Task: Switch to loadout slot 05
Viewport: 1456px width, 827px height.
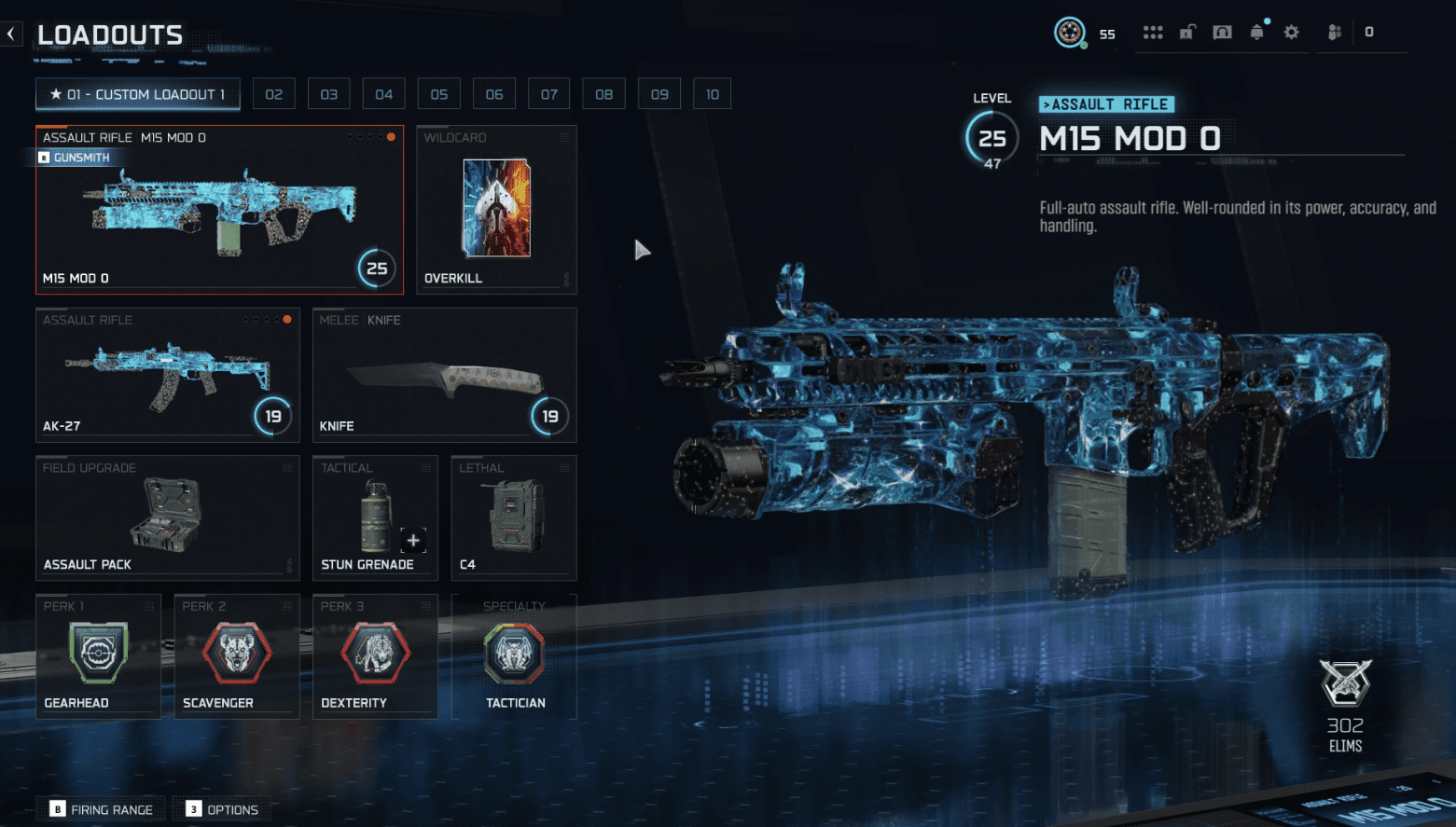Action: [x=438, y=94]
